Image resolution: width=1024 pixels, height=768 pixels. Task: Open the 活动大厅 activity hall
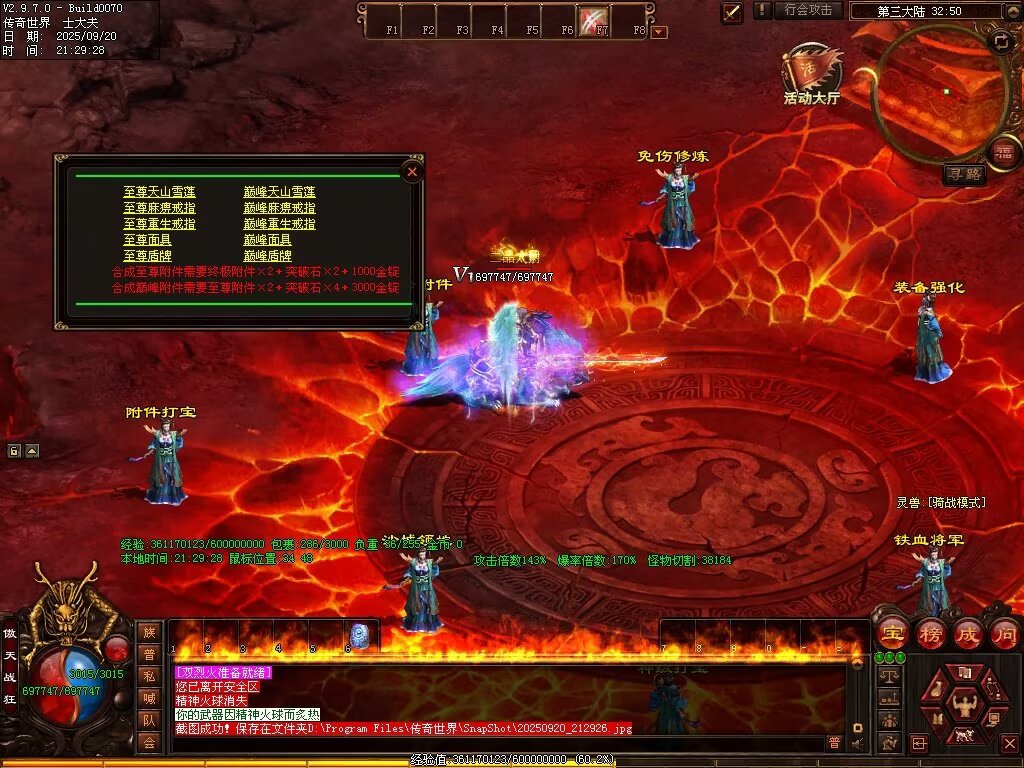812,74
